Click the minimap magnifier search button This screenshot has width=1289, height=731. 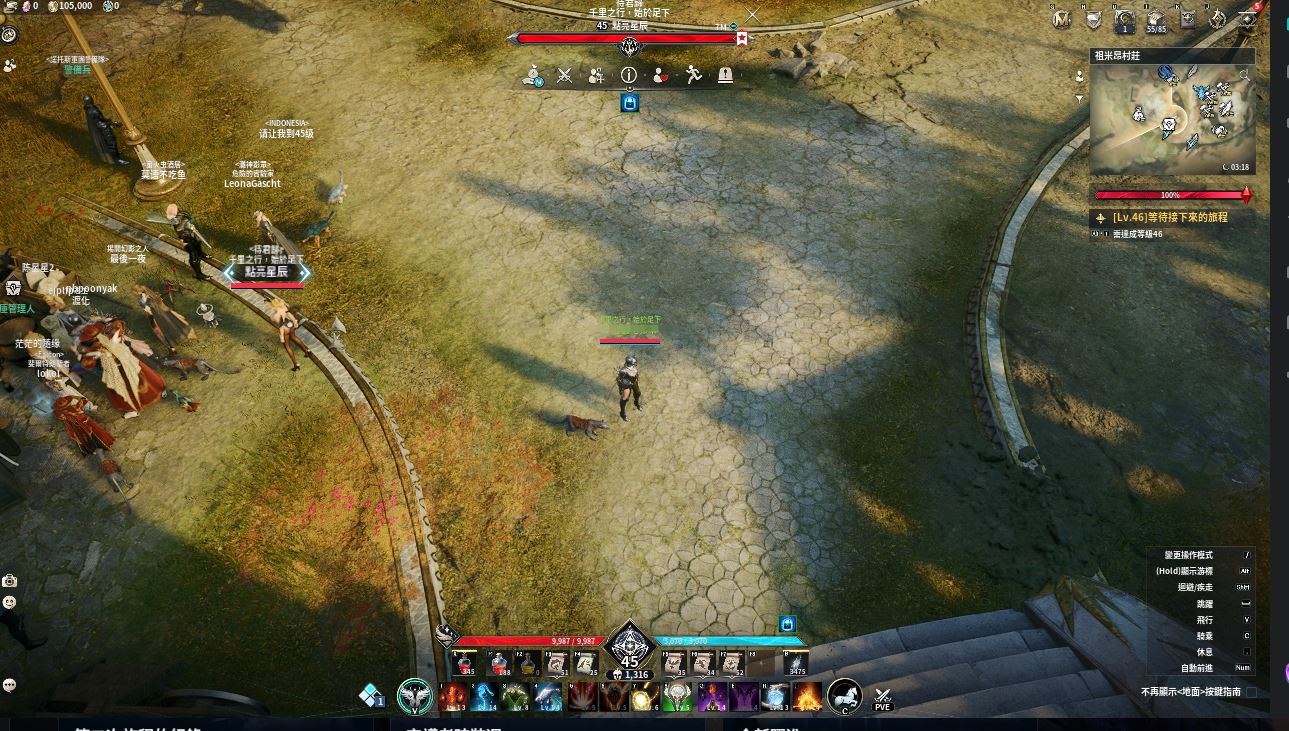1245,75
